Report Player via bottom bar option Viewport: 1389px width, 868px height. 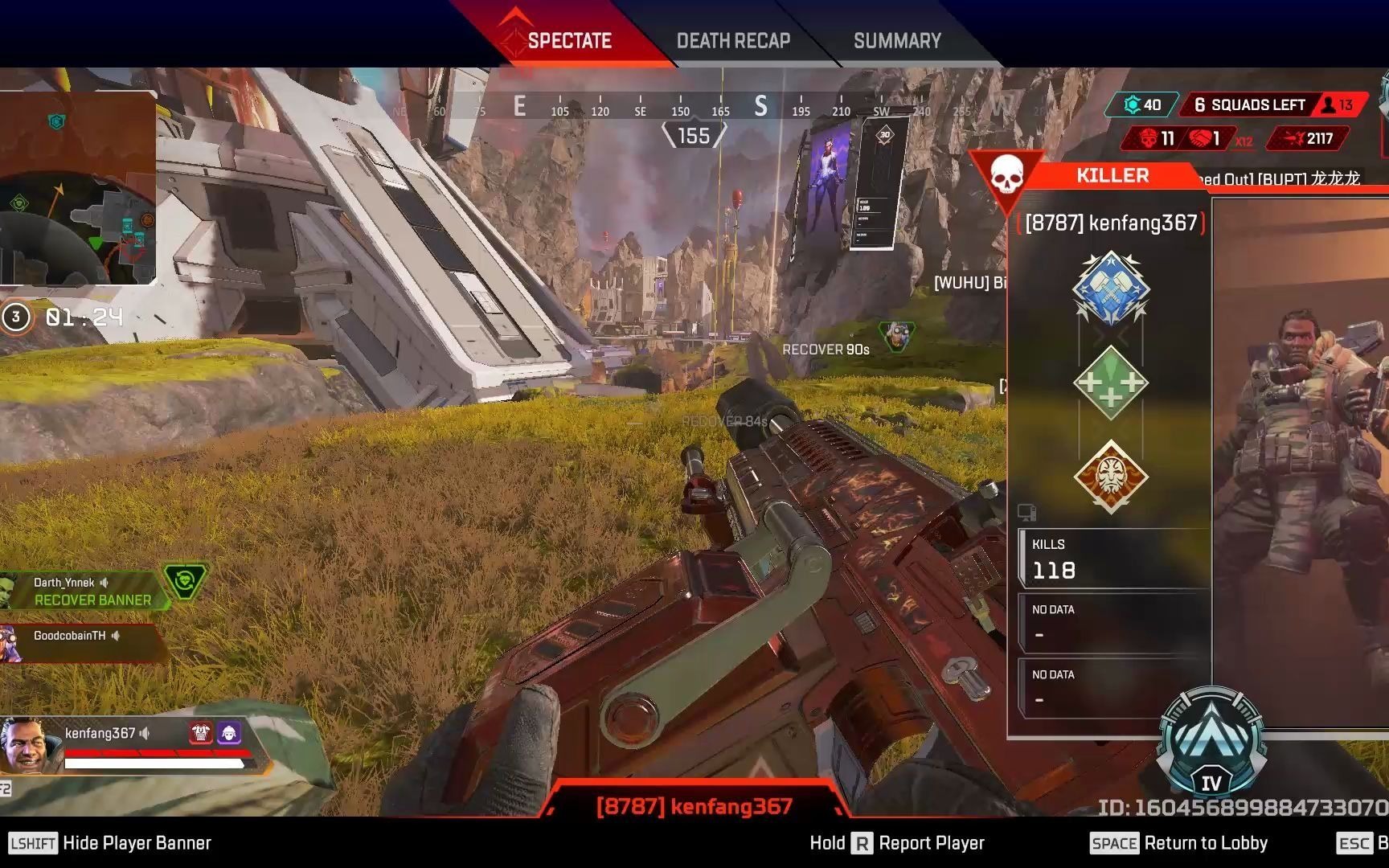click(897, 843)
